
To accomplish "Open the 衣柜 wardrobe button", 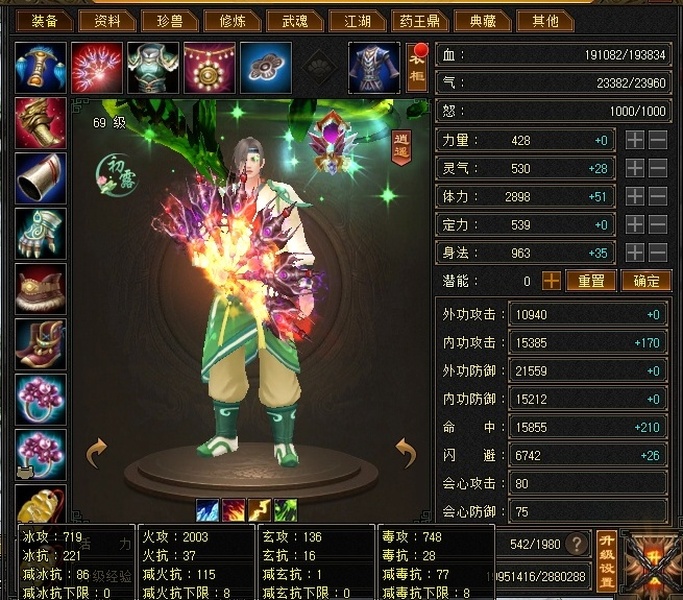I will point(418,69).
